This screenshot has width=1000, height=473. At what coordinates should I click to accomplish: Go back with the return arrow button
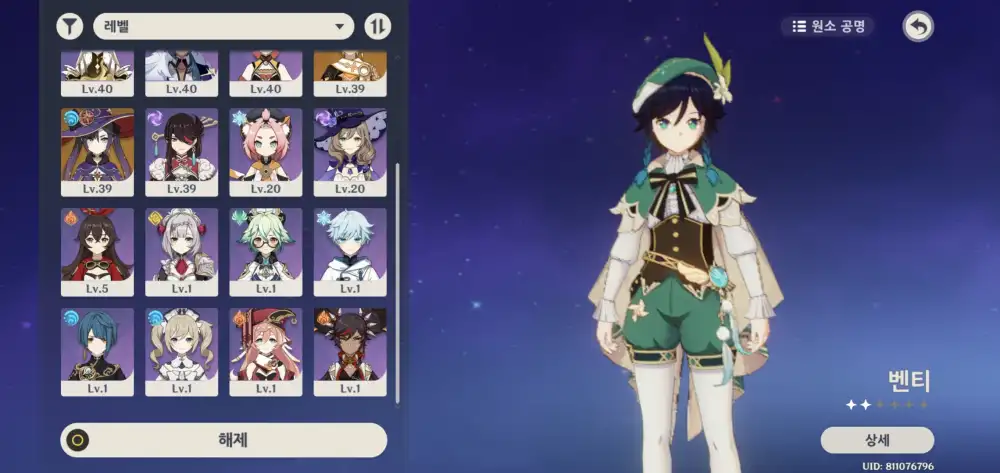pyautogui.click(x=917, y=26)
